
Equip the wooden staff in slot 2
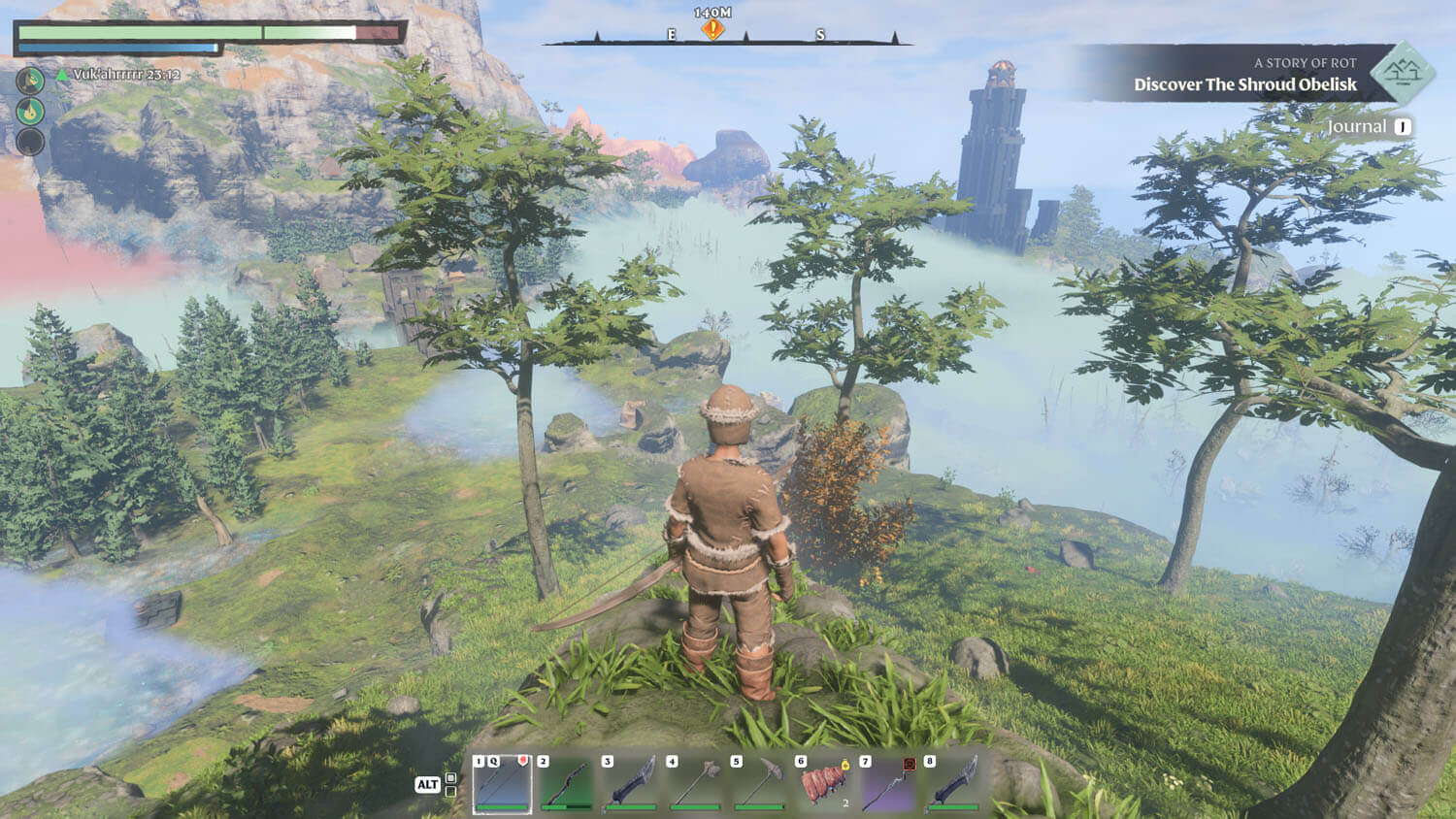click(x=566, y=783)
